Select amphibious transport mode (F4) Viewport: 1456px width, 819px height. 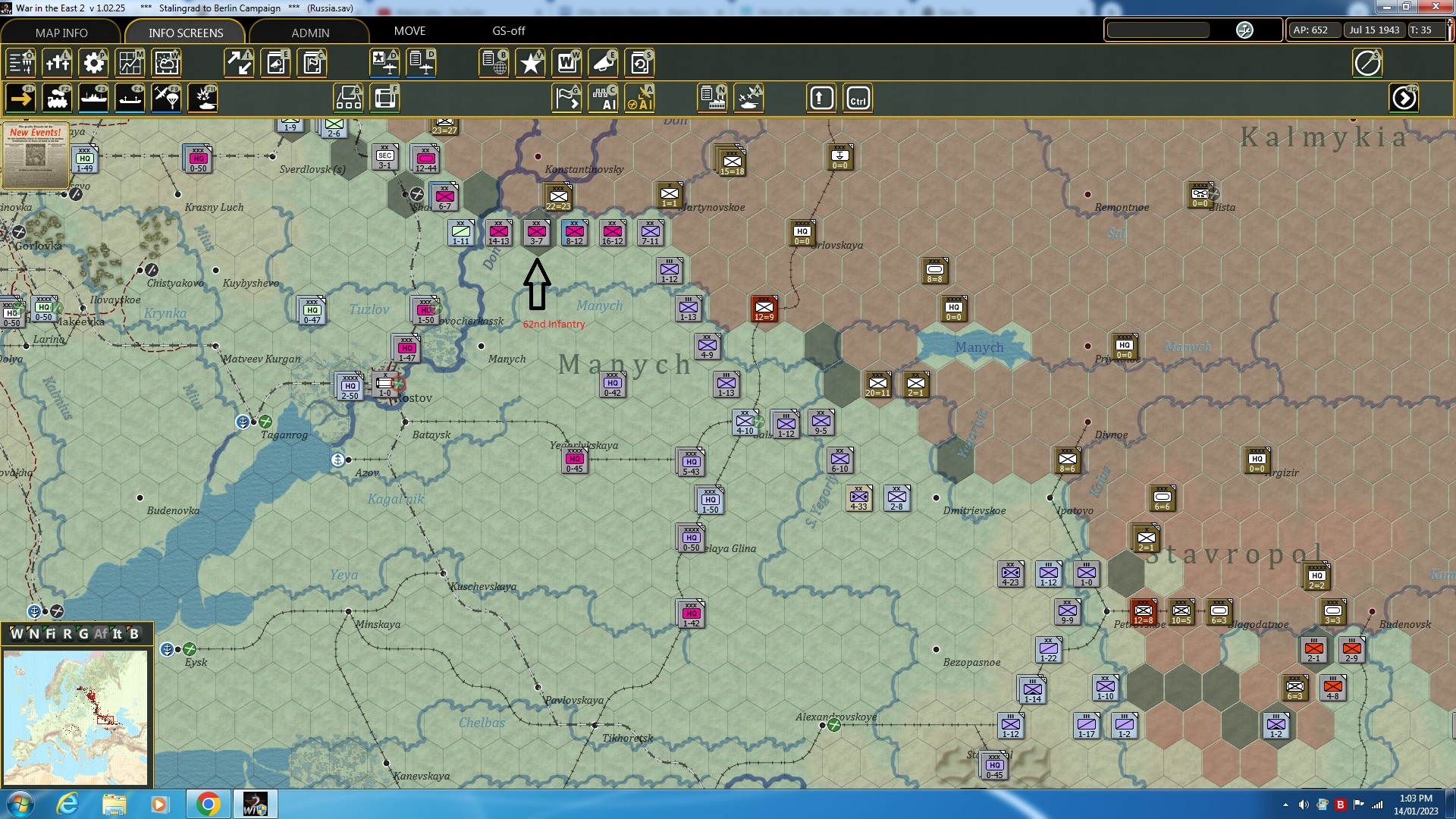tap(130, 98)
